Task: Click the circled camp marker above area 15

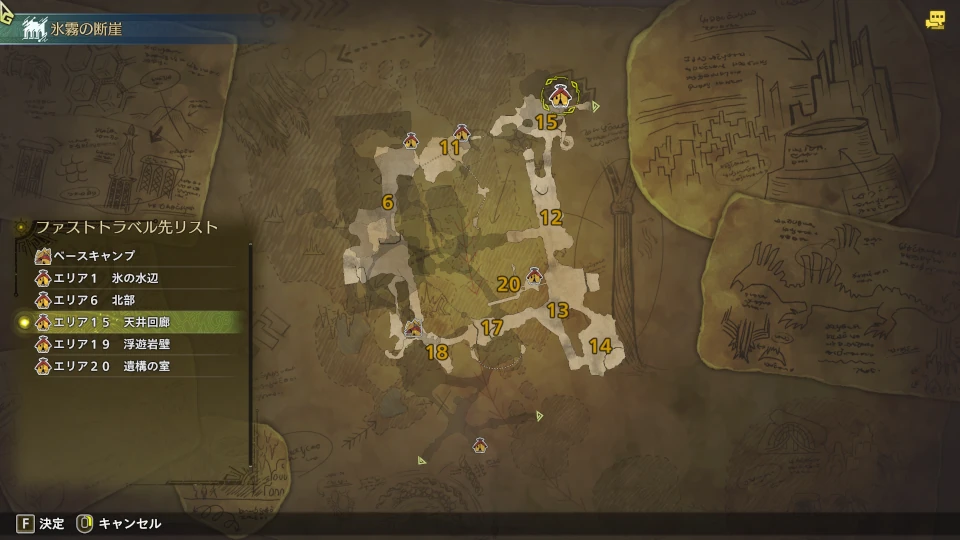Action: point(560,96)
